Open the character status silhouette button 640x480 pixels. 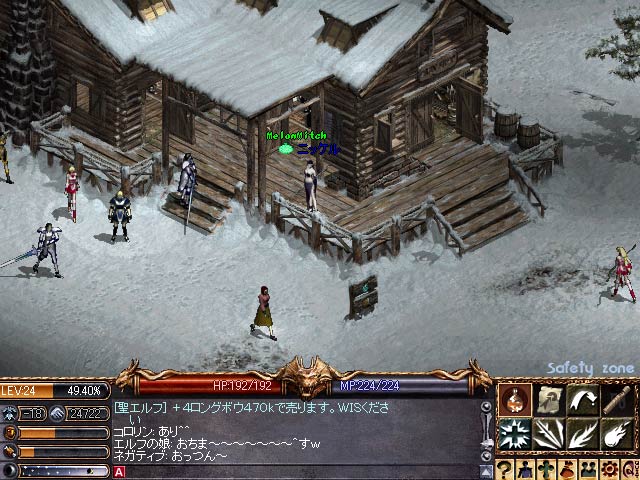pyautogui.click(x=524, y=469)
